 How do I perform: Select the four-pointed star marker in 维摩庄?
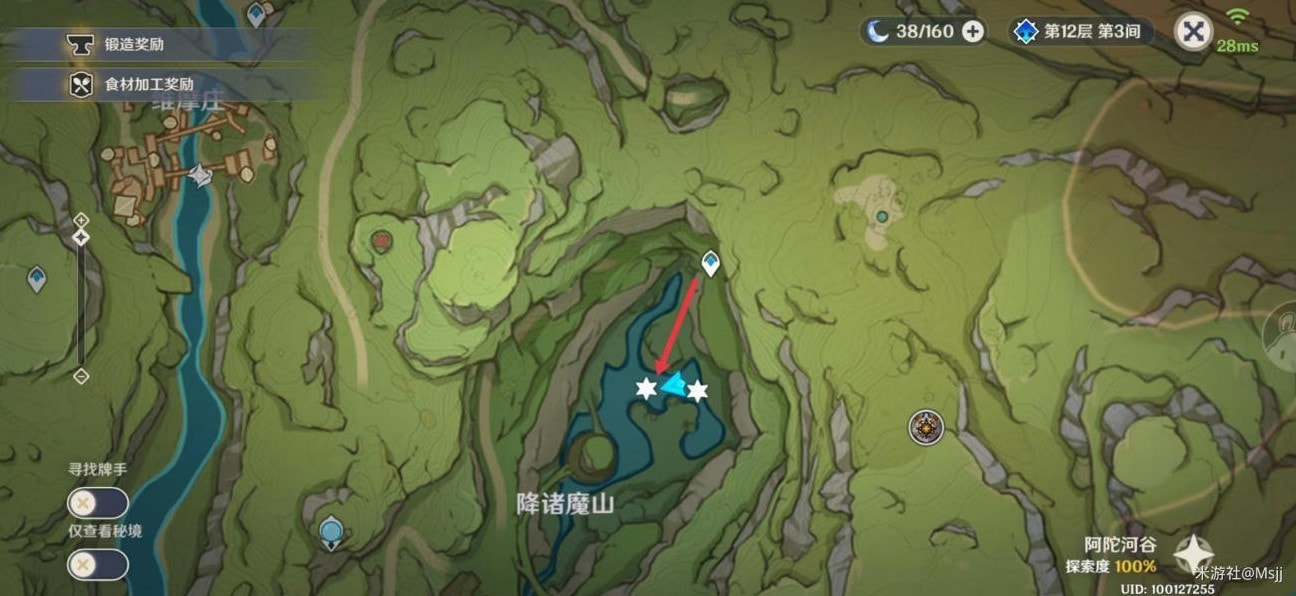click(x=201, y=176)
